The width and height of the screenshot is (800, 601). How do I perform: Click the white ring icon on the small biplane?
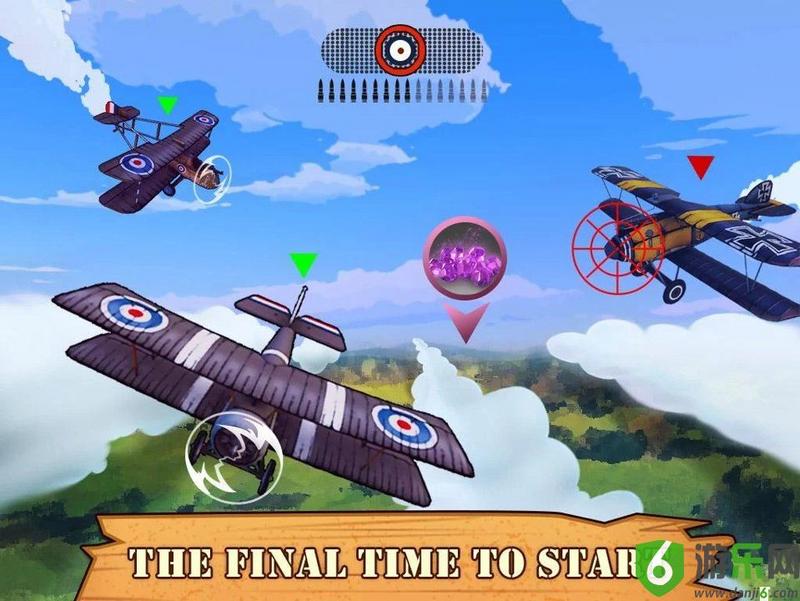point(211,179)
